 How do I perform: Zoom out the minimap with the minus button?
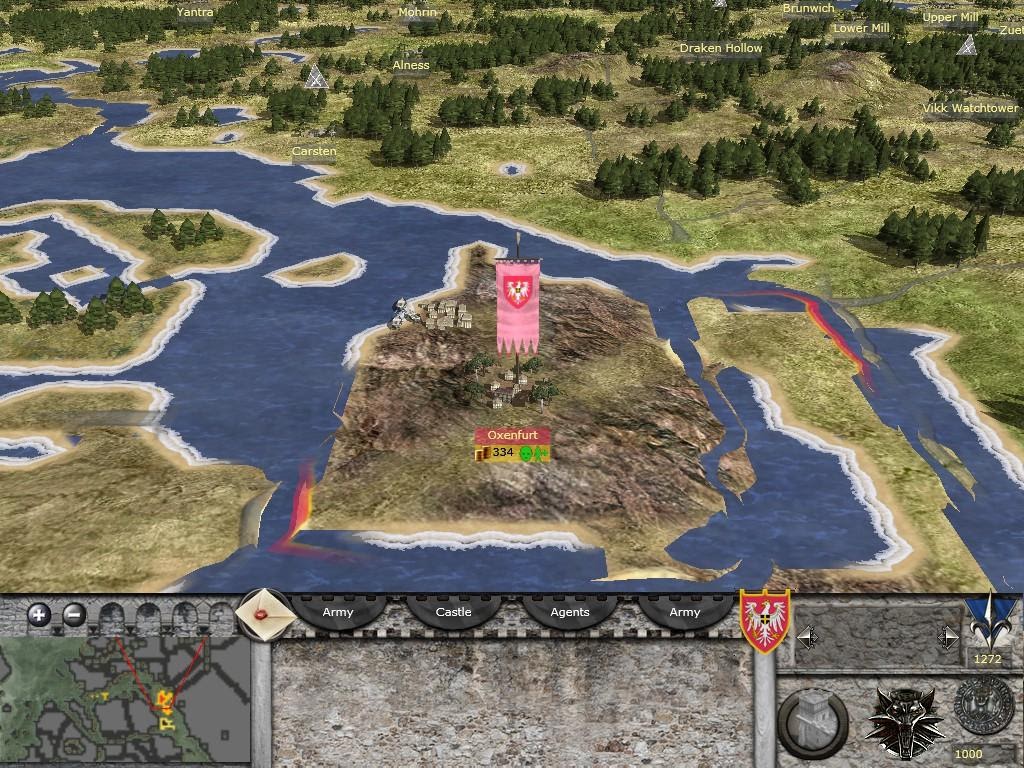tap(73, 615)
